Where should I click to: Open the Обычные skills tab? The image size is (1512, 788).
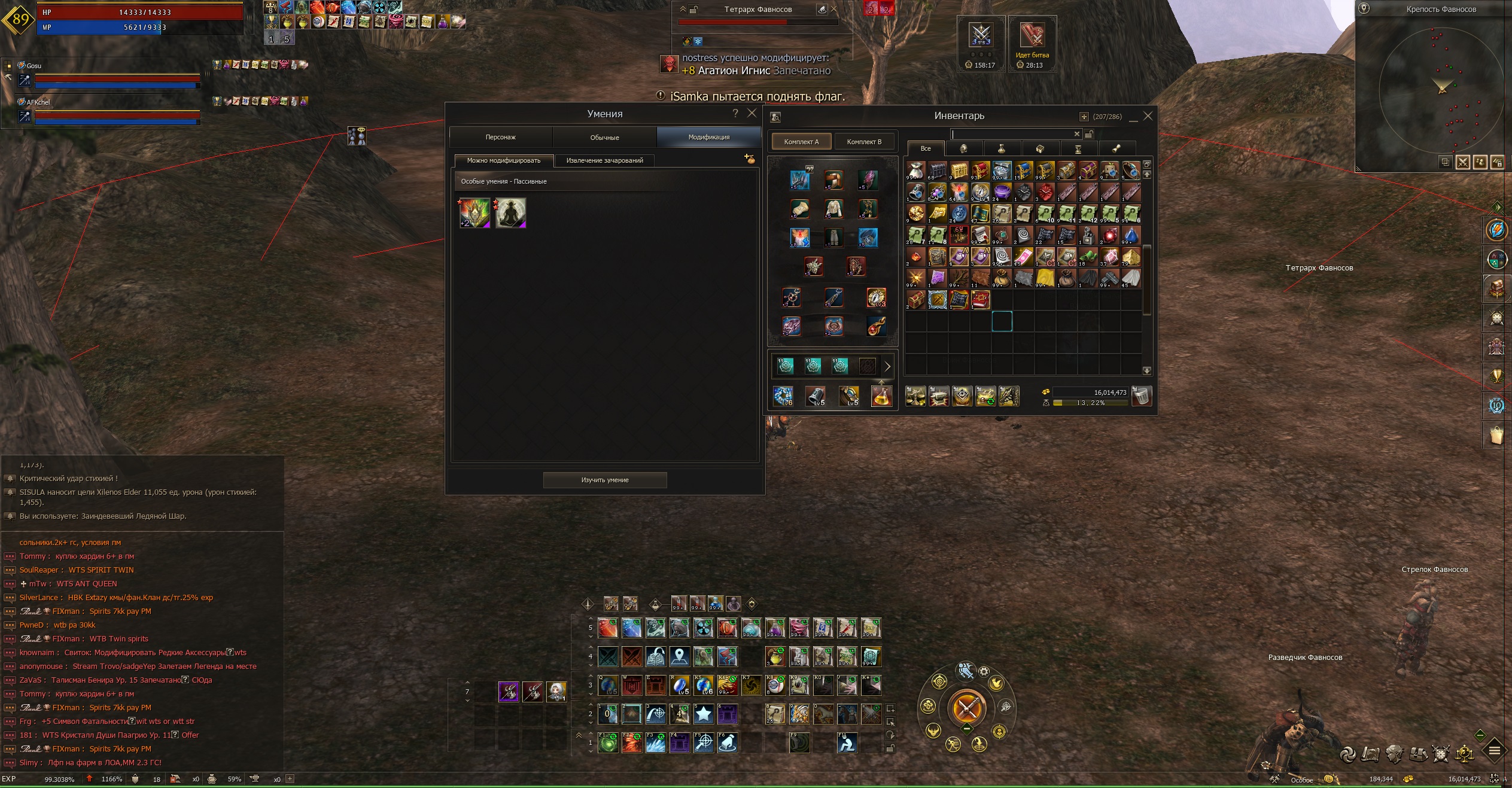[x=604, y=137]
